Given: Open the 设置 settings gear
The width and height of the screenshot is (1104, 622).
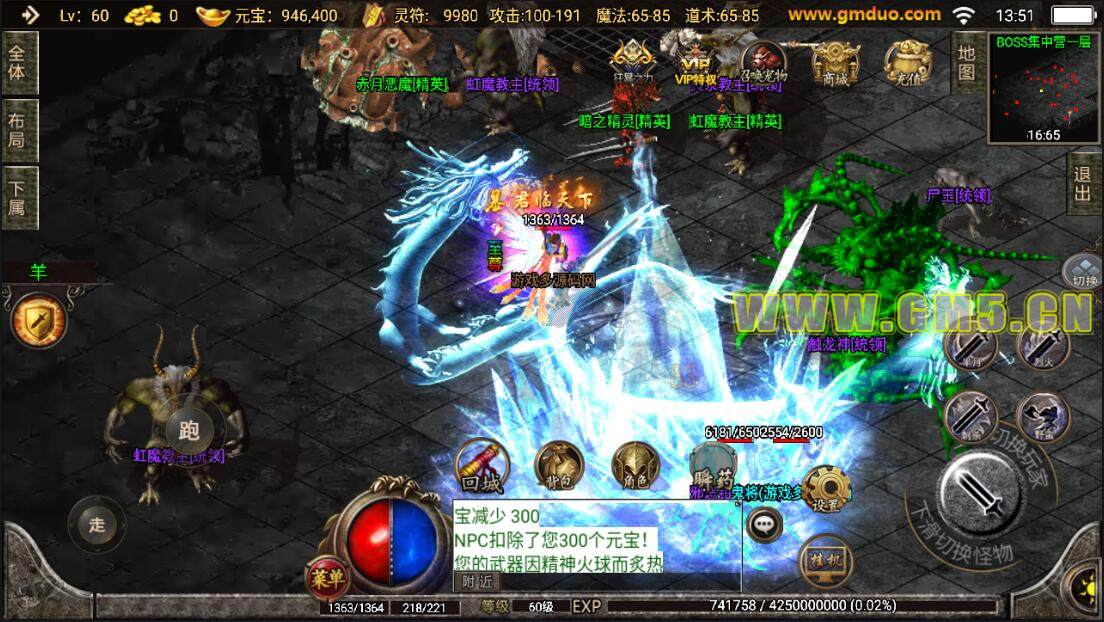Looking at the screenshot, I should (826, 490).
